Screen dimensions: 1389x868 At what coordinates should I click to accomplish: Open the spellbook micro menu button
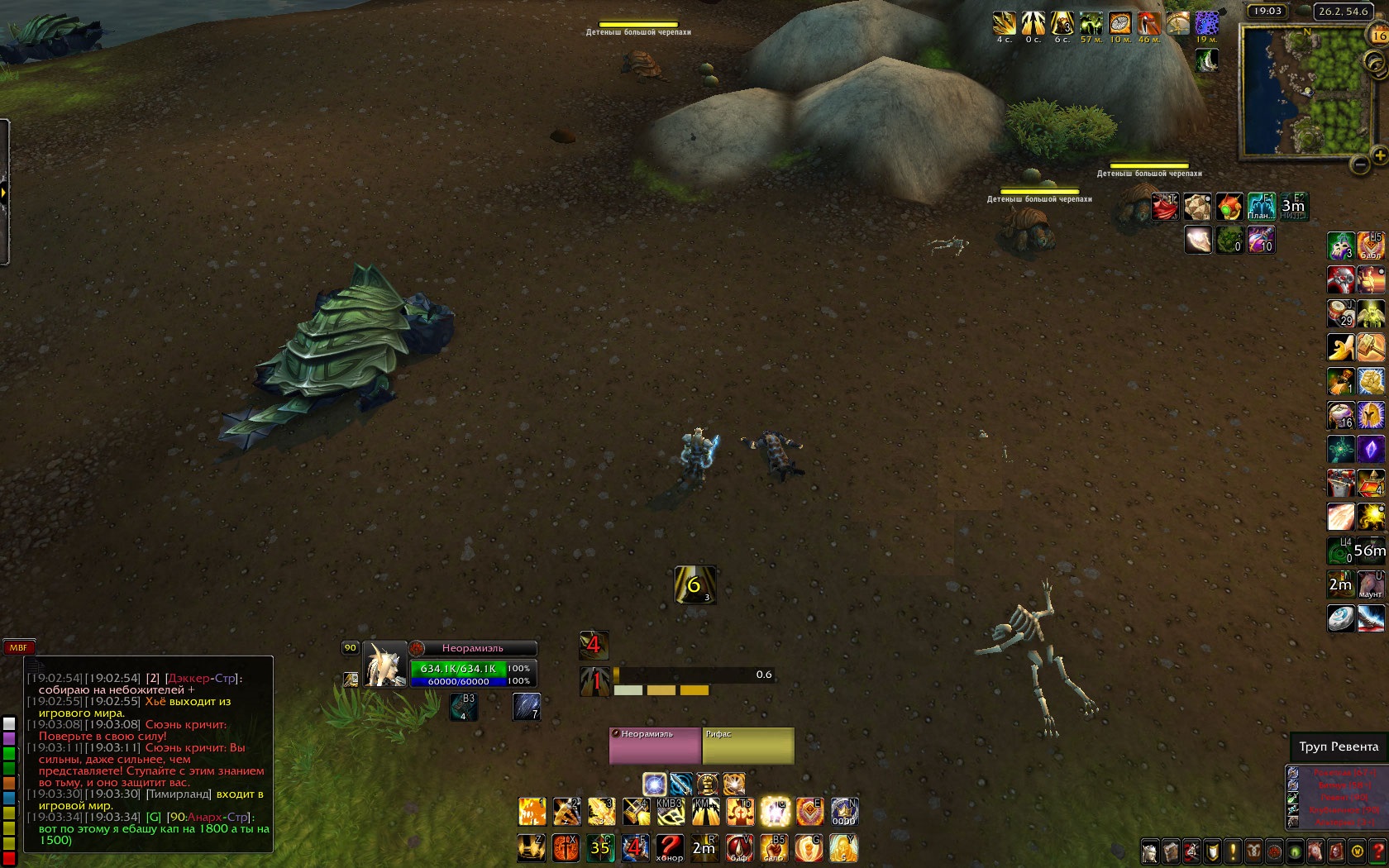[x=1171, y=851]
